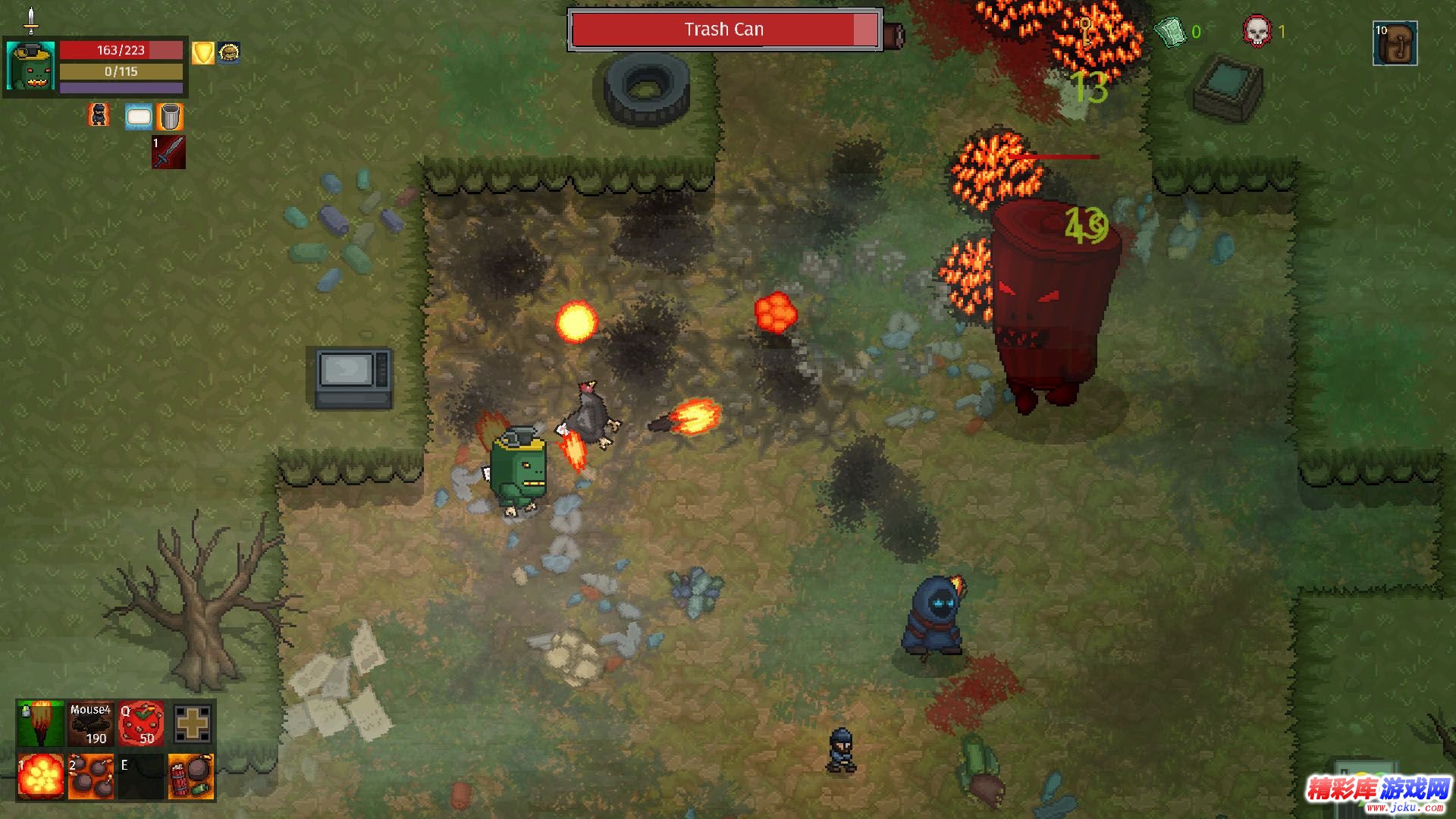
Task: Click the green ogre character portrait
Action: pyautogui.click(x=30, y=66)
